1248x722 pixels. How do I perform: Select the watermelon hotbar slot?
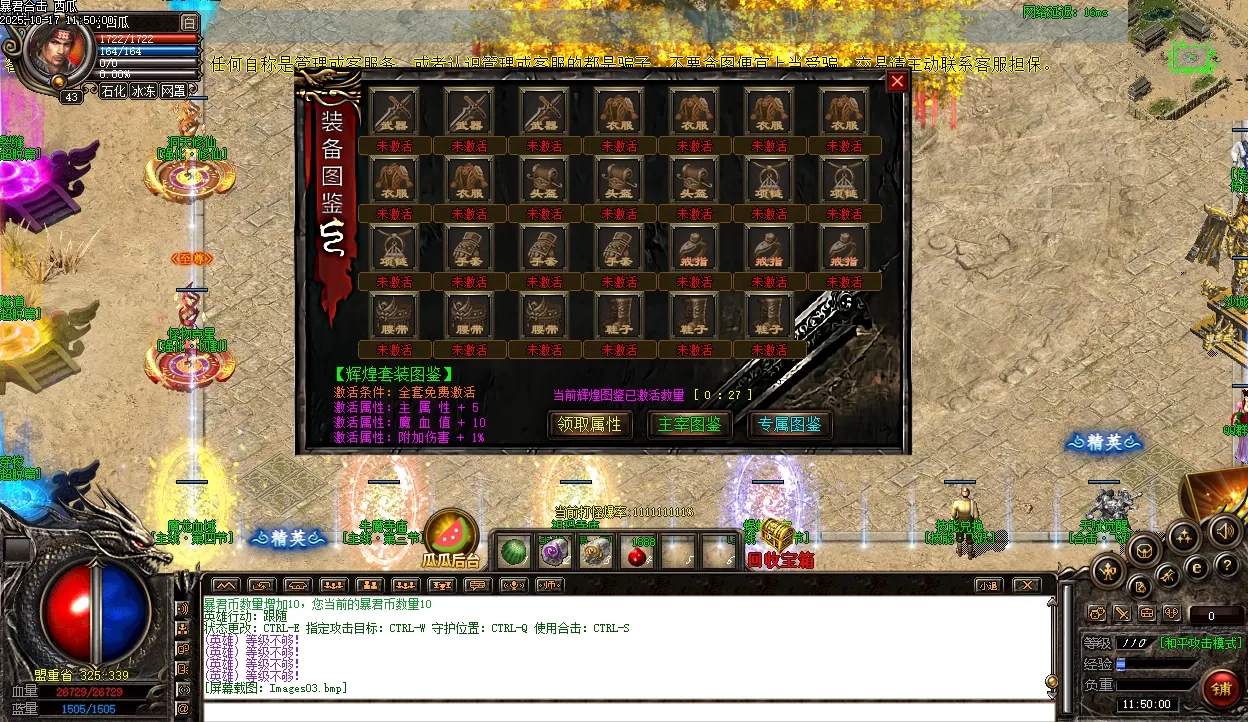tap(513, 551)
